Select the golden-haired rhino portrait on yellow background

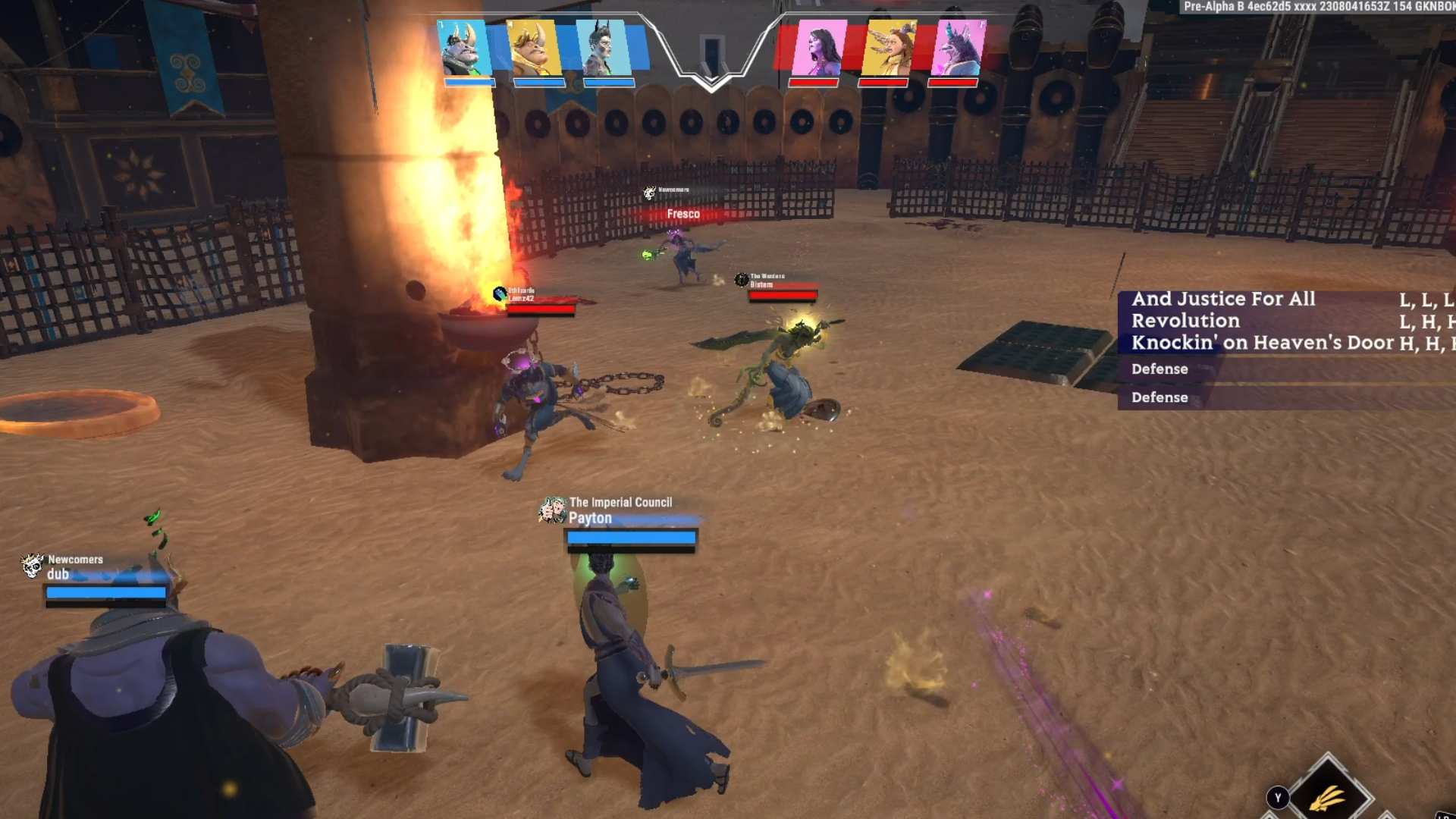[534, 48]
